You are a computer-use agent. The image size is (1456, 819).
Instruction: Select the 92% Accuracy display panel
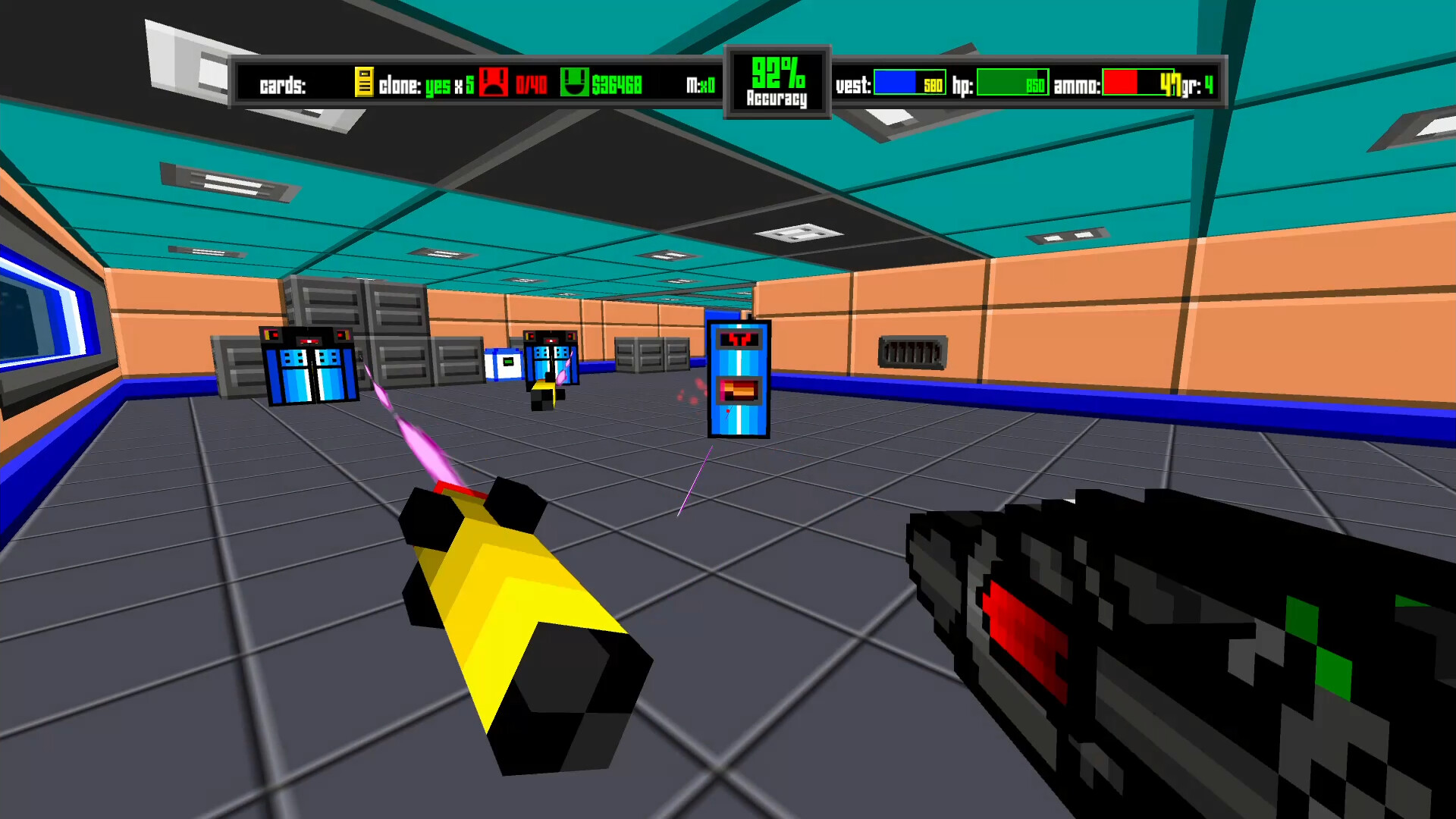(776, 80)
